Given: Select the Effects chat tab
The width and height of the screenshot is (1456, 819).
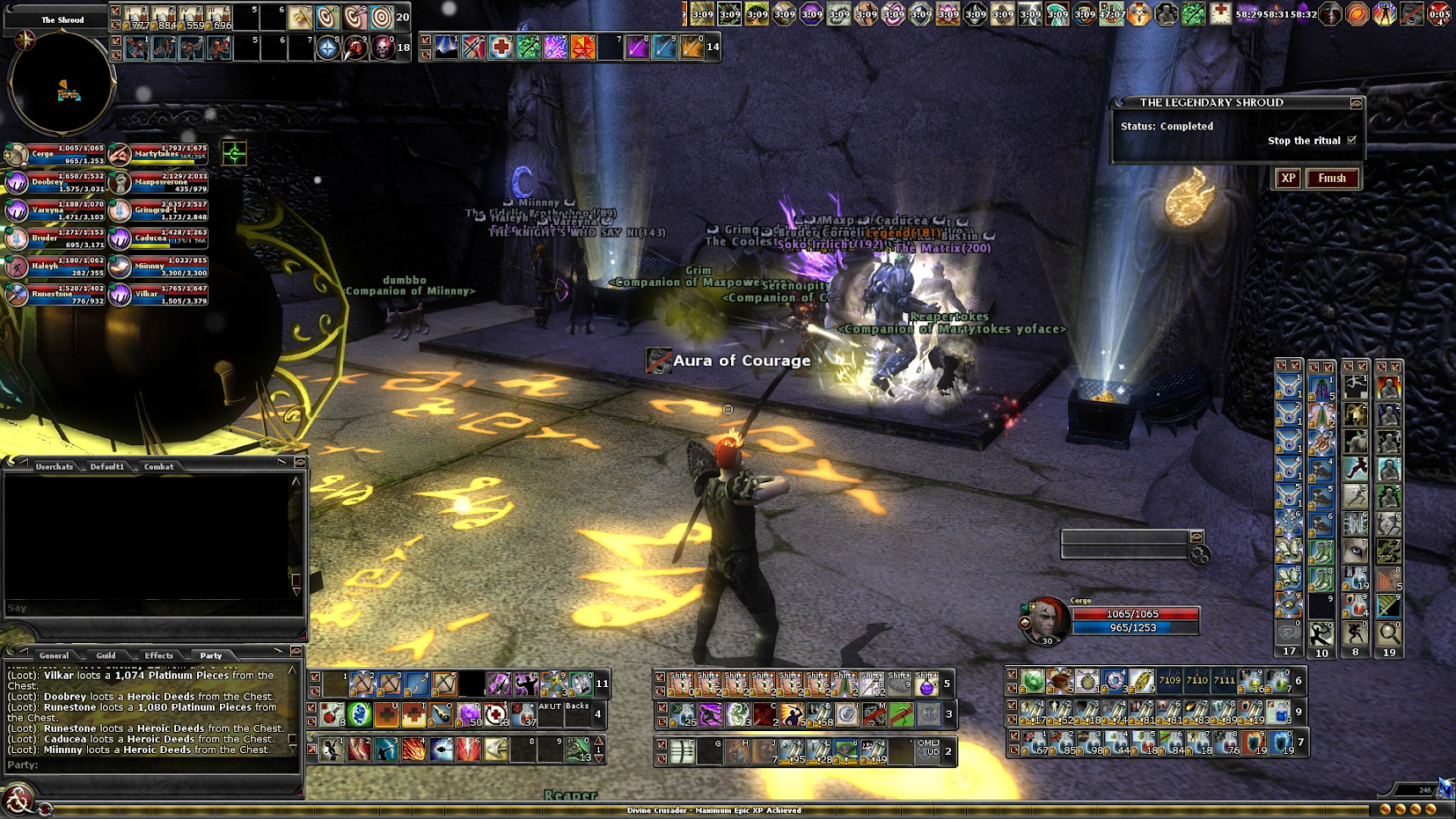Looking at the screenshot, I should click(x=159, y=655).
